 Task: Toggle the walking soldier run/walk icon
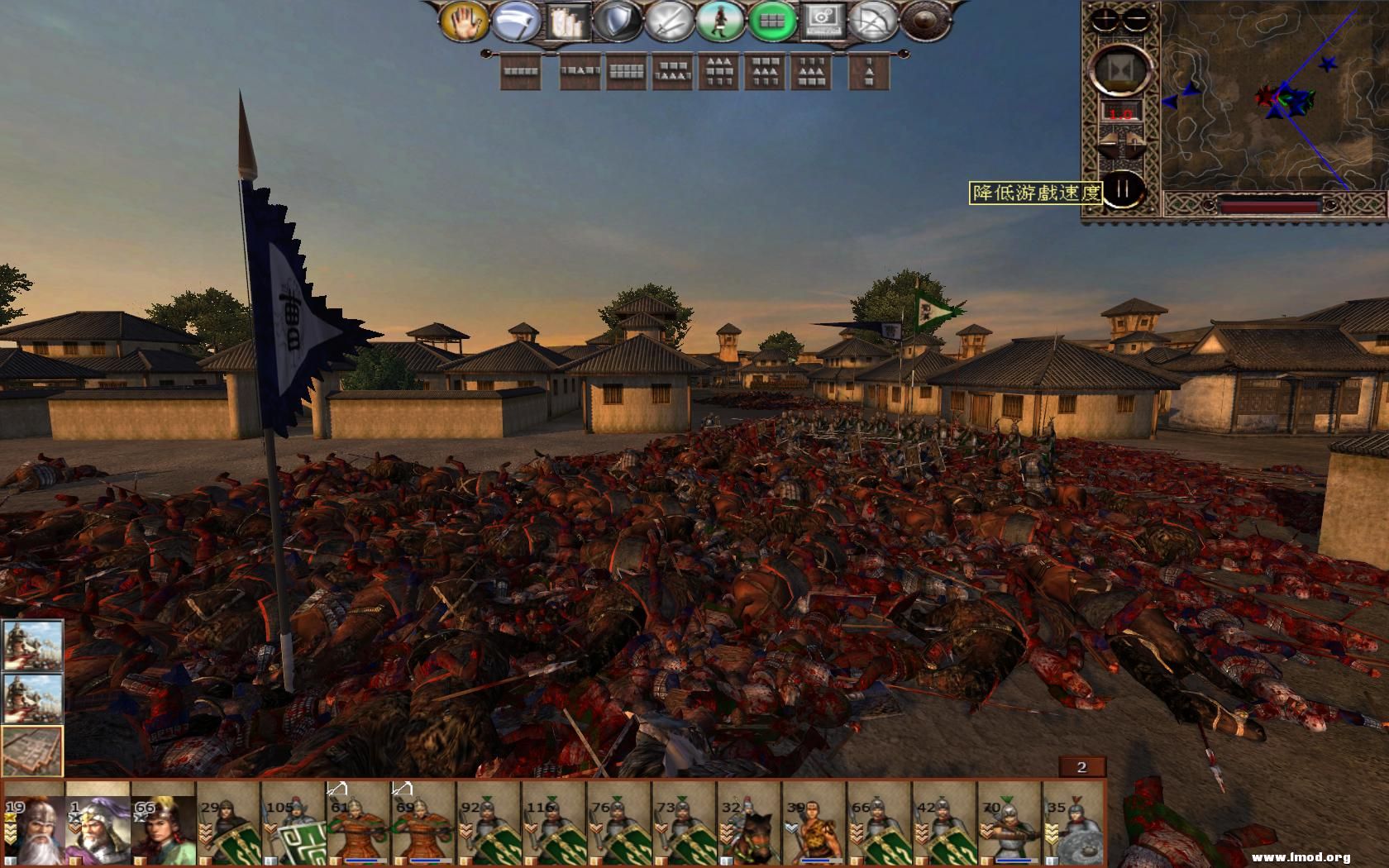720,21
